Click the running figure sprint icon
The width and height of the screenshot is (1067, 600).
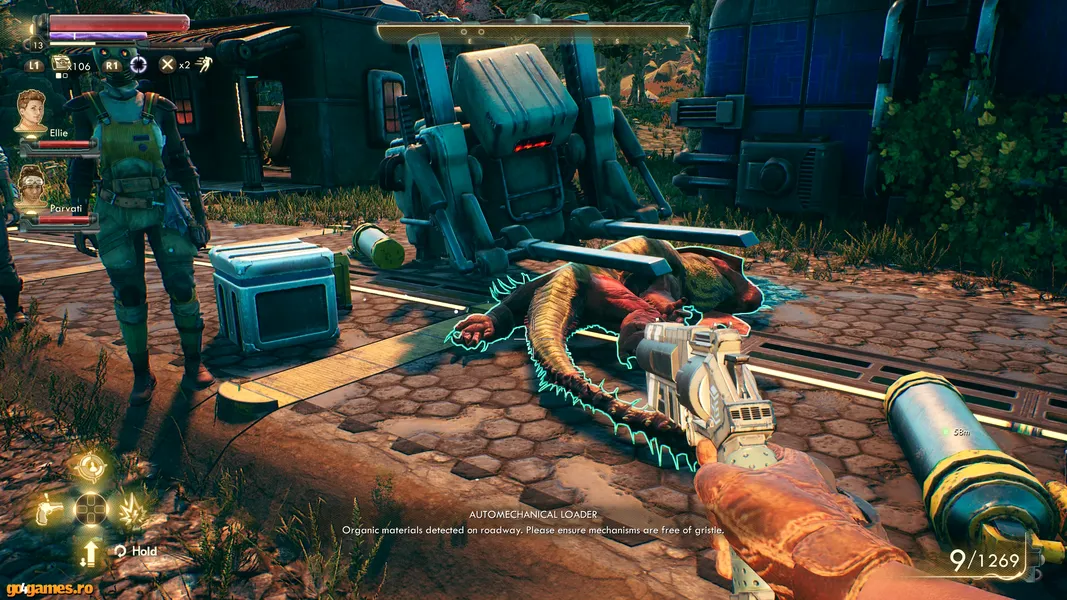tap(204, 65)
